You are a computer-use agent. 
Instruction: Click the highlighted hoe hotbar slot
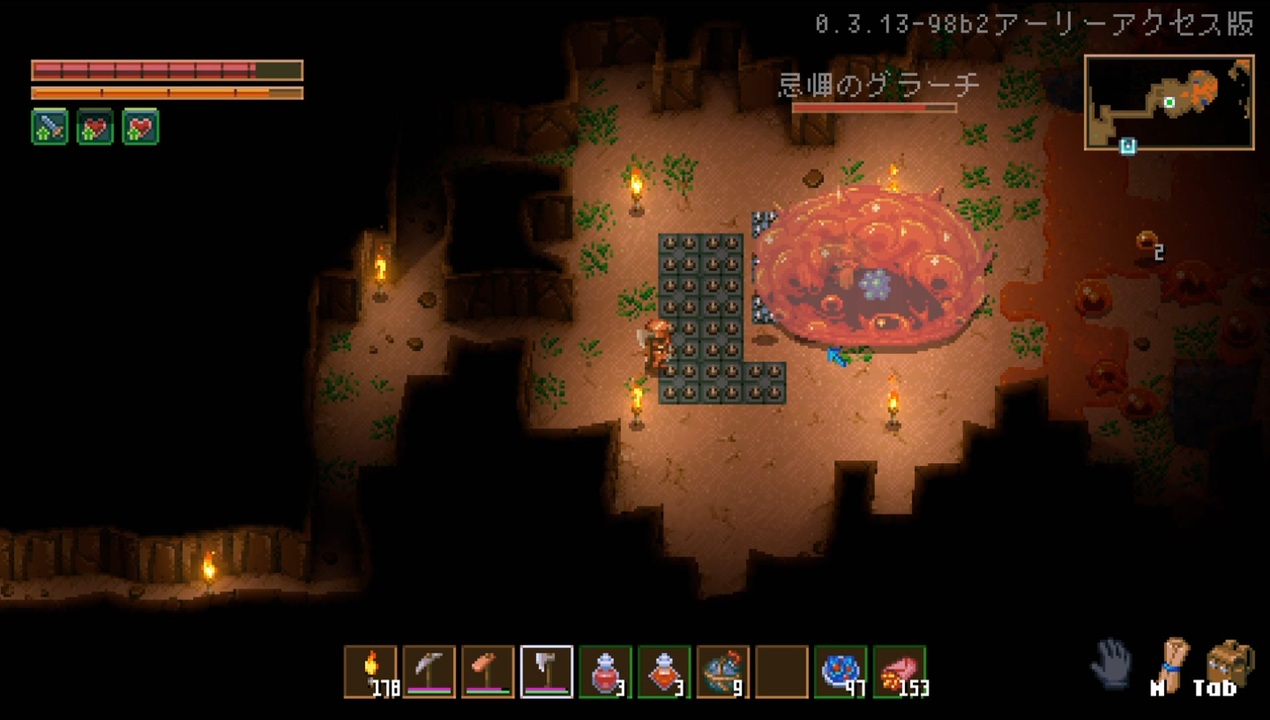pyautogui.click(x=547, y=671)
